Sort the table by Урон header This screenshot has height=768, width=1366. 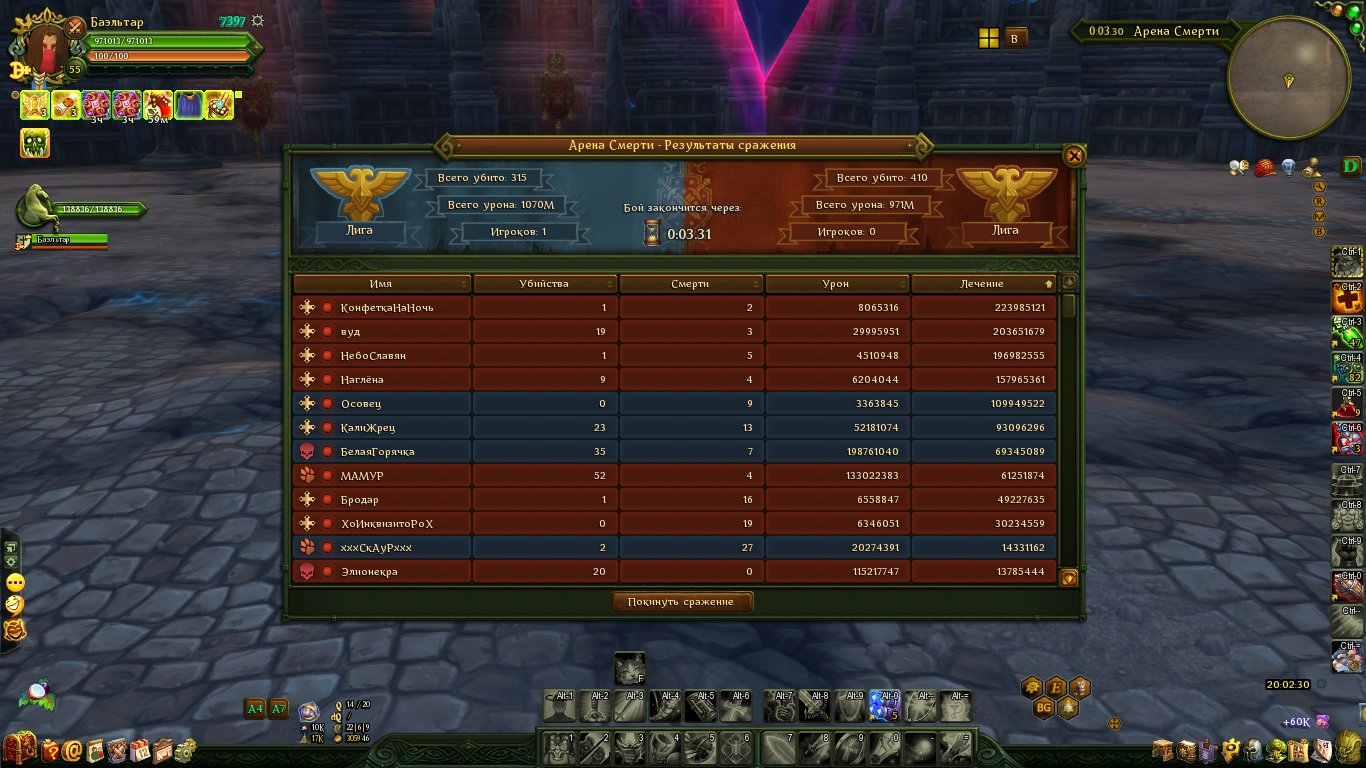[836, 284]
